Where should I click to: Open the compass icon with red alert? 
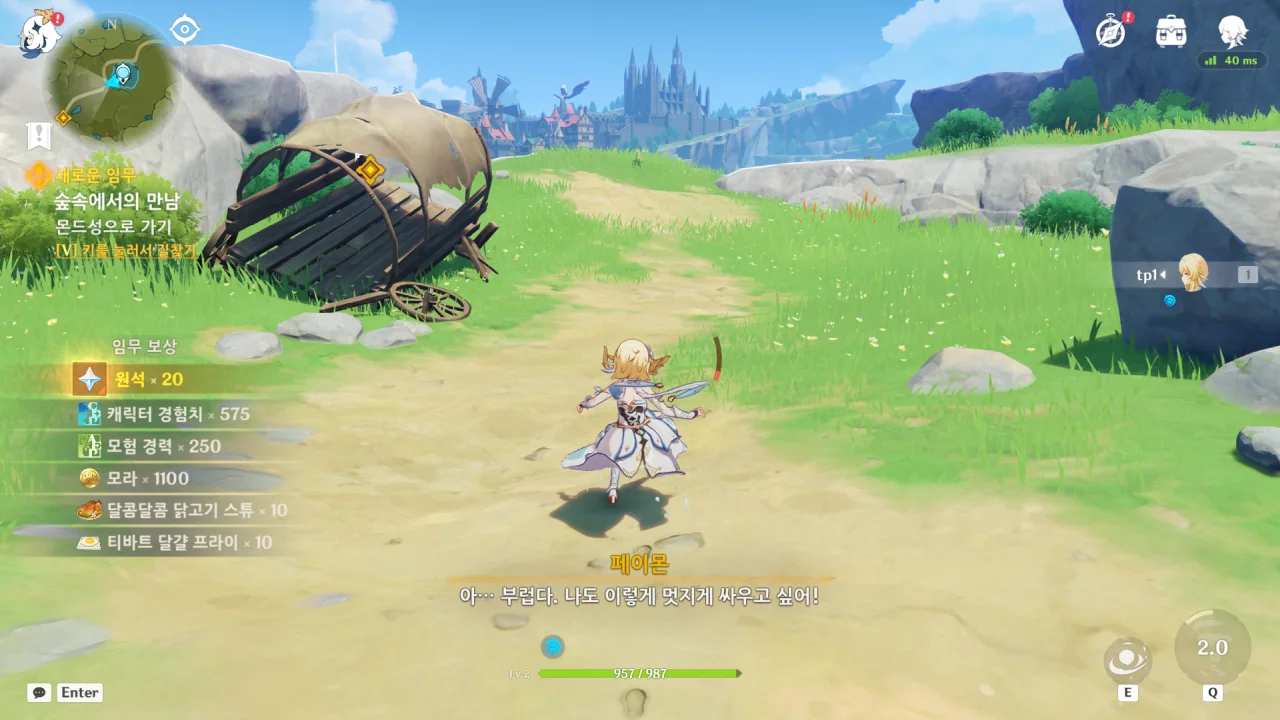tap(1111, 32)
